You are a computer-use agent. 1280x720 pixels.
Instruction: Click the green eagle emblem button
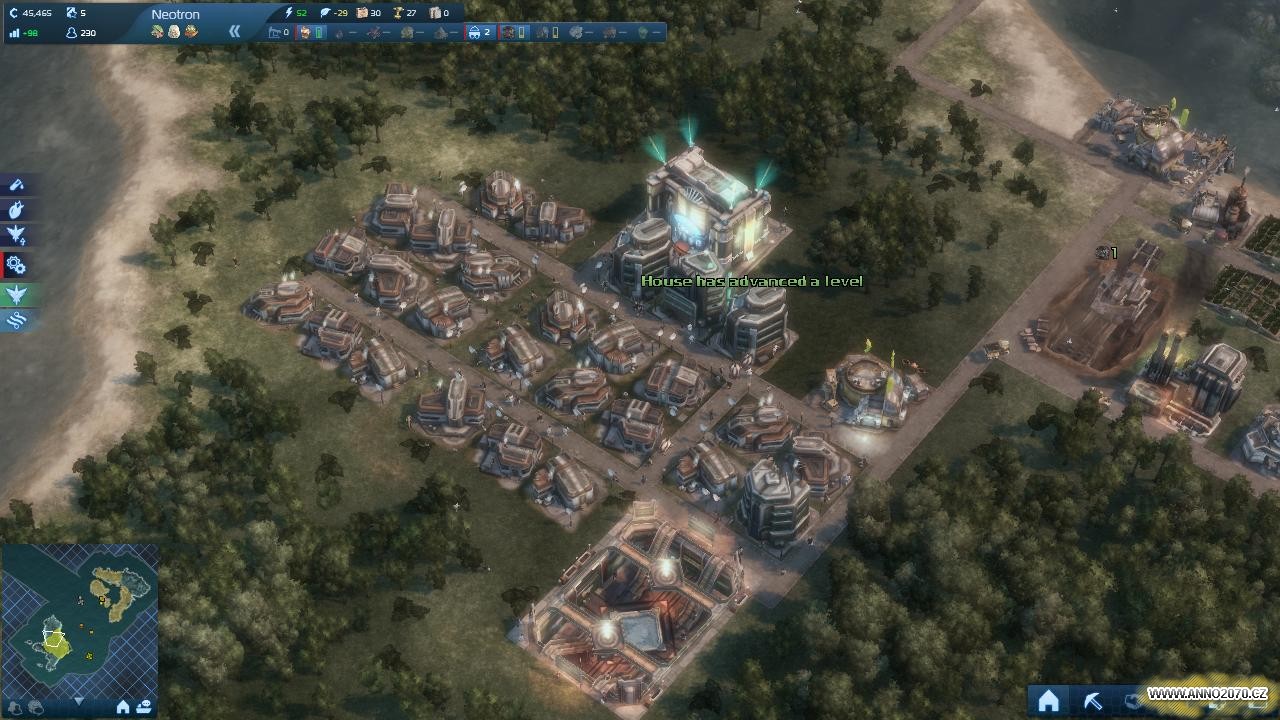pyautogui.click(x=17, y=294)
